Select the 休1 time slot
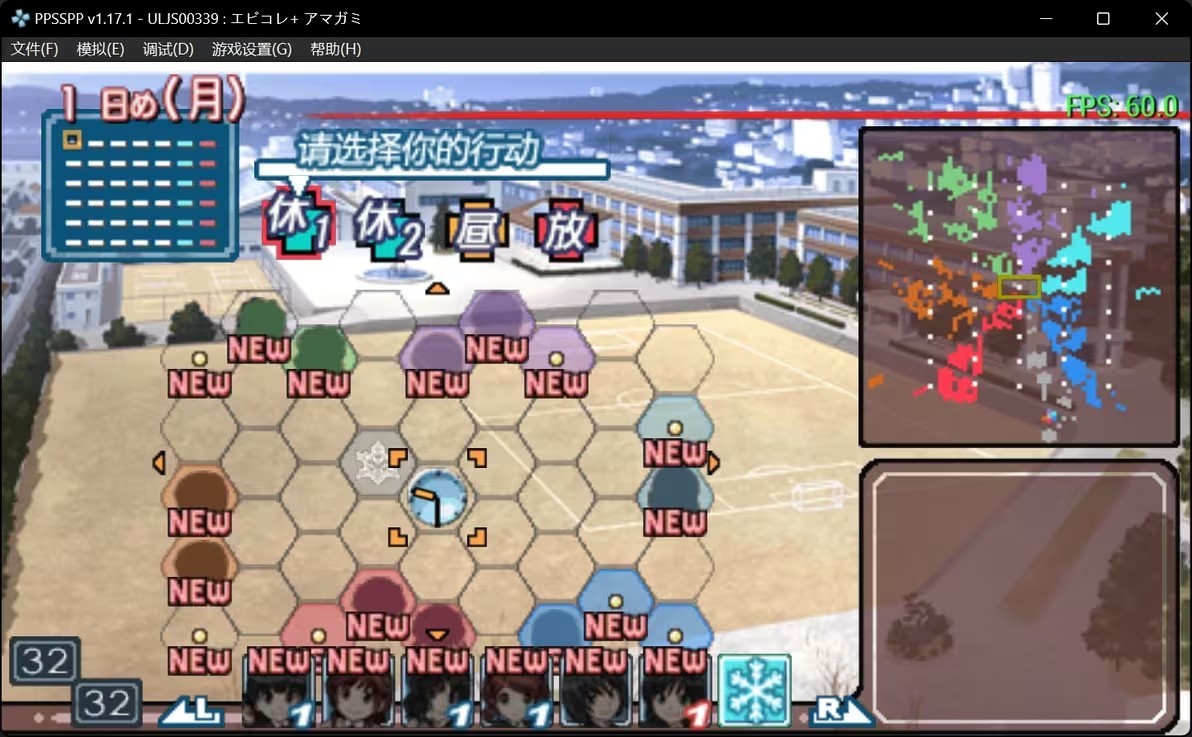1192x737 pixels. point(295,230)
